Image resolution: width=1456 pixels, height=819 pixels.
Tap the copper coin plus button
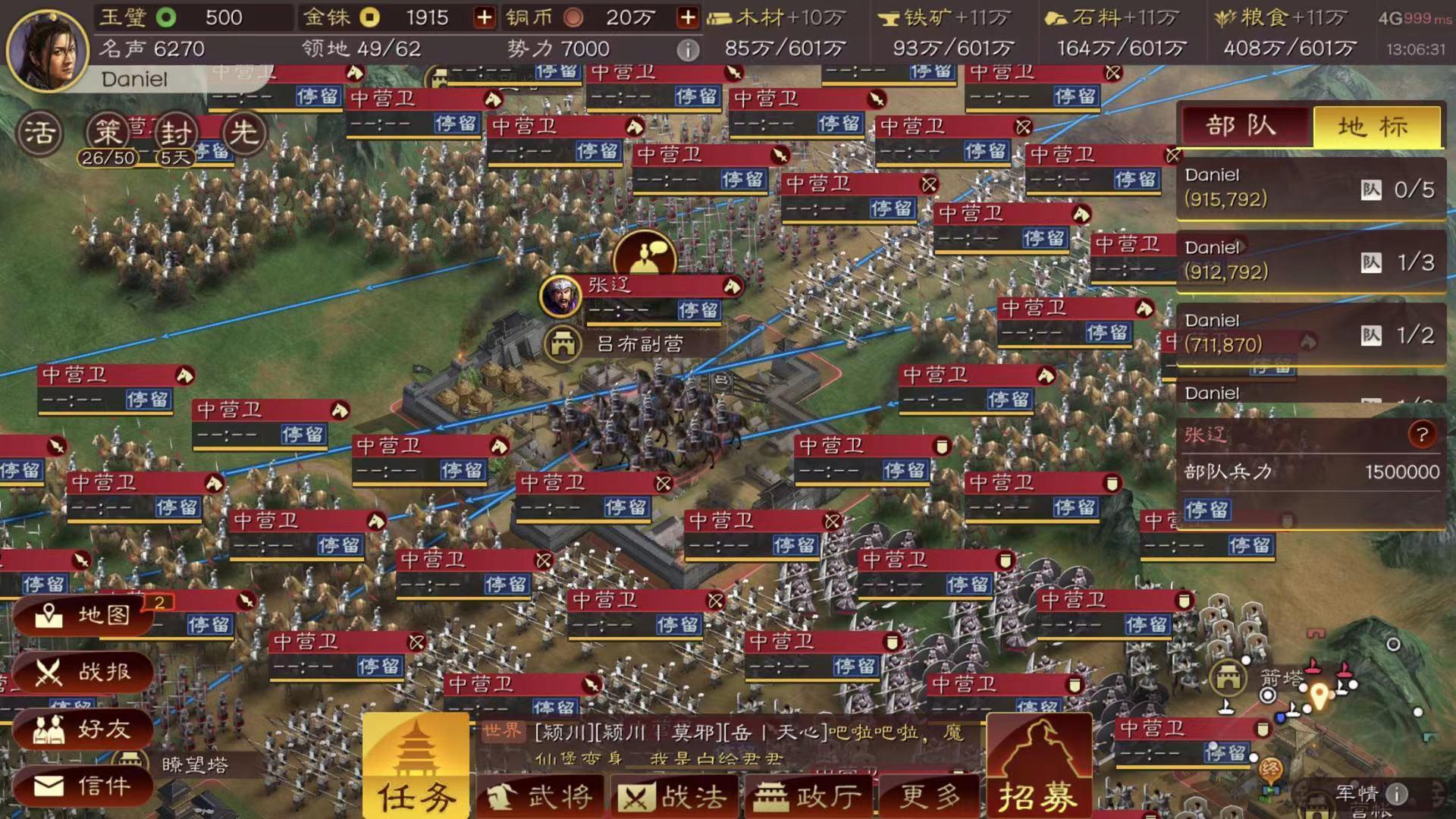tap(686, 17)
